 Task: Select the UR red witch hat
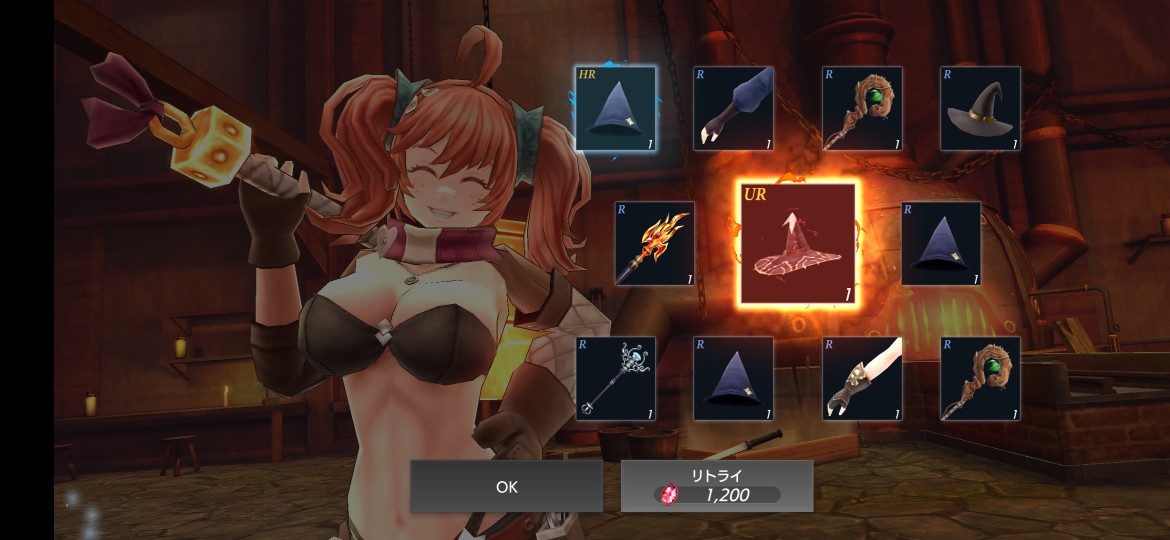coord(797,244)
